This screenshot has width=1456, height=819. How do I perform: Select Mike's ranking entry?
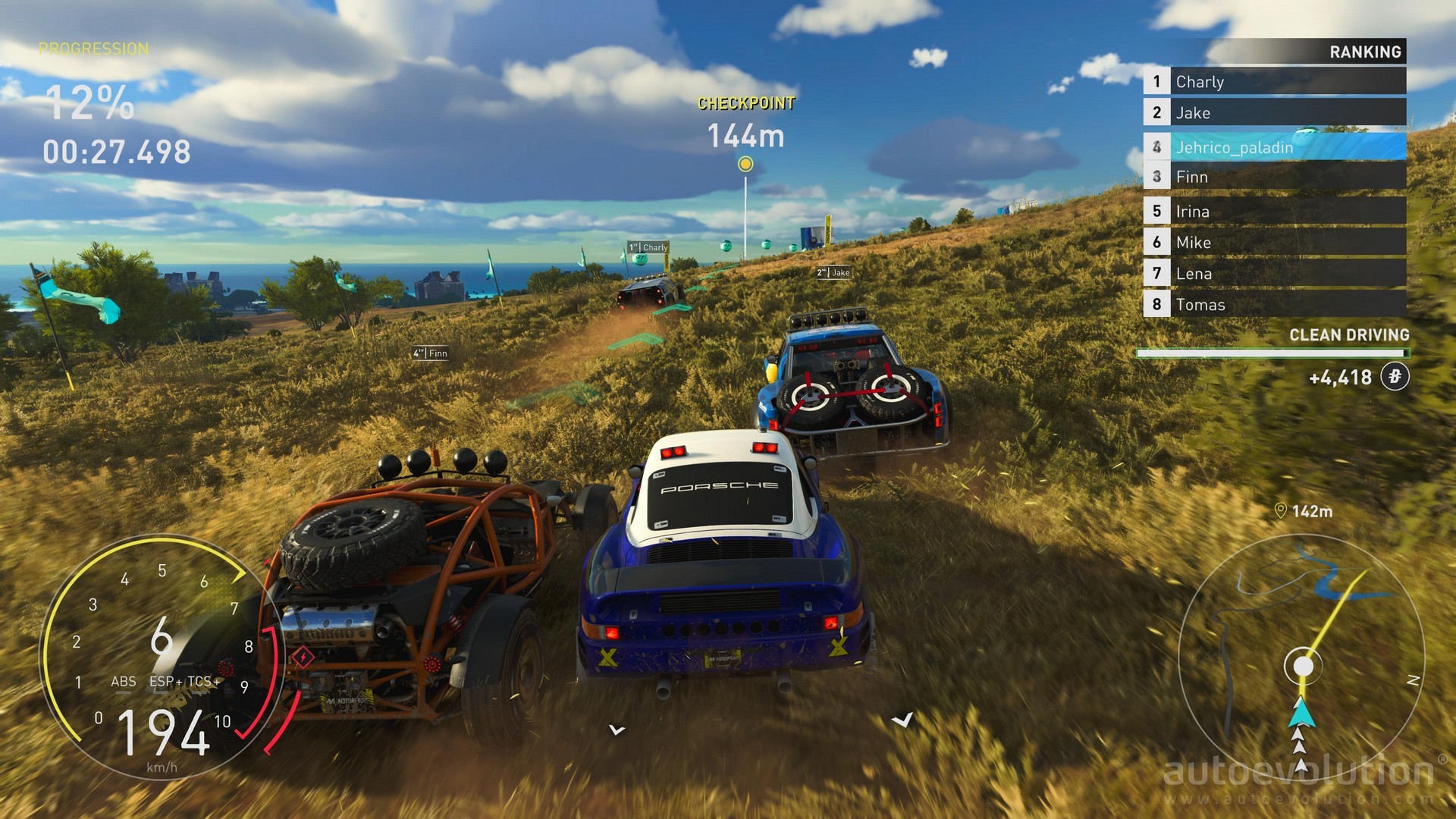click(1274, 243)
